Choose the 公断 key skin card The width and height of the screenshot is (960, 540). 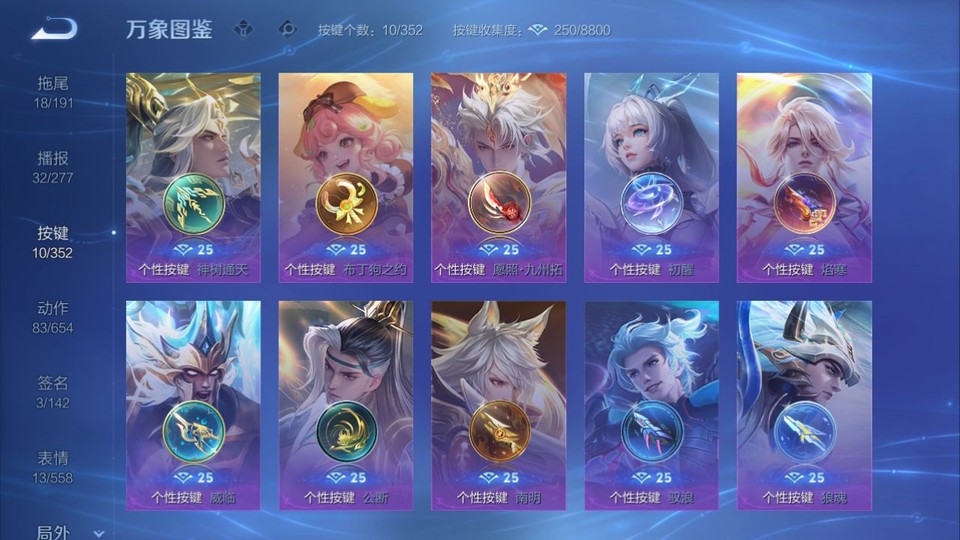346,405
